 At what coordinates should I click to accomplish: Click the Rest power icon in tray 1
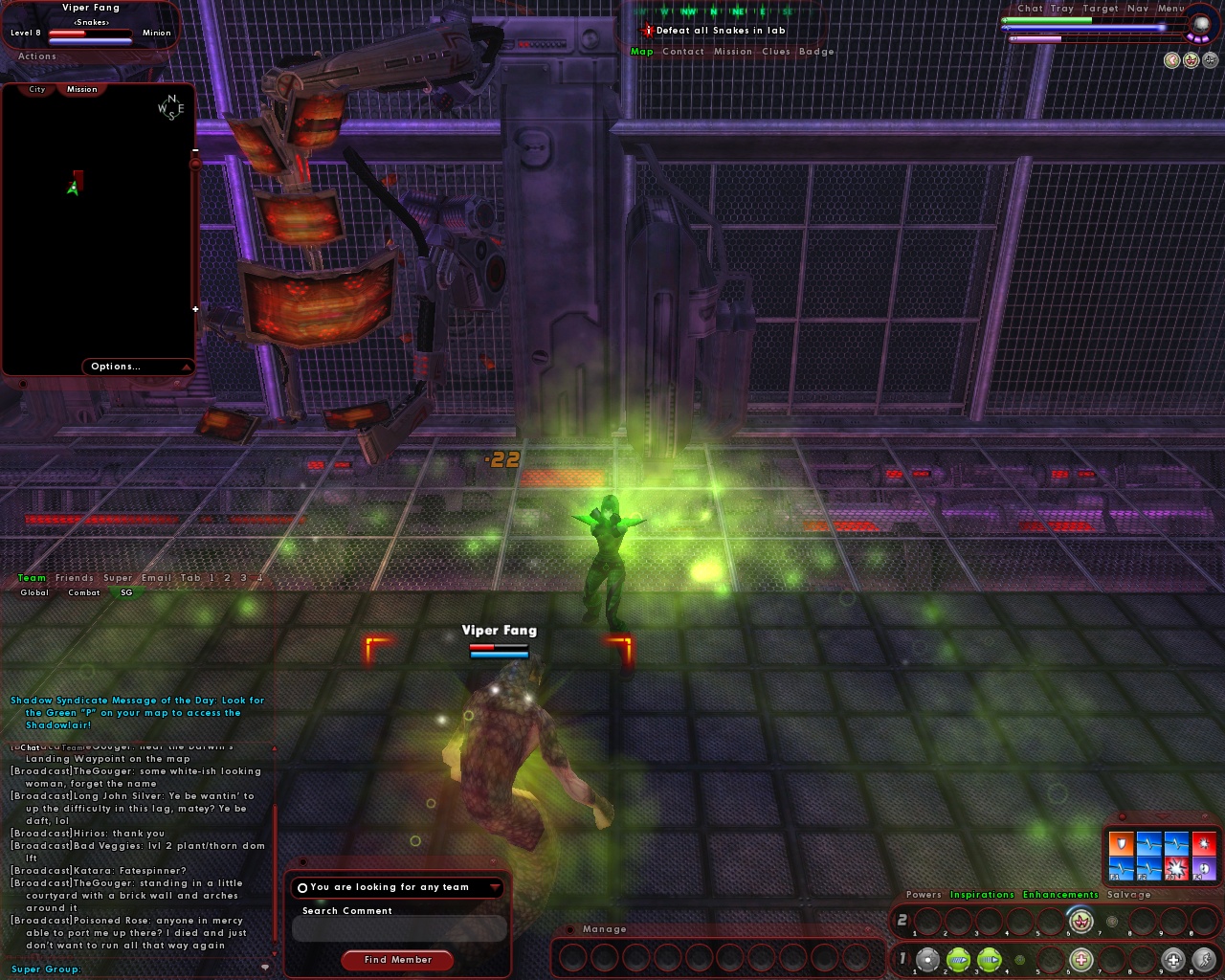coord(1173,959)
